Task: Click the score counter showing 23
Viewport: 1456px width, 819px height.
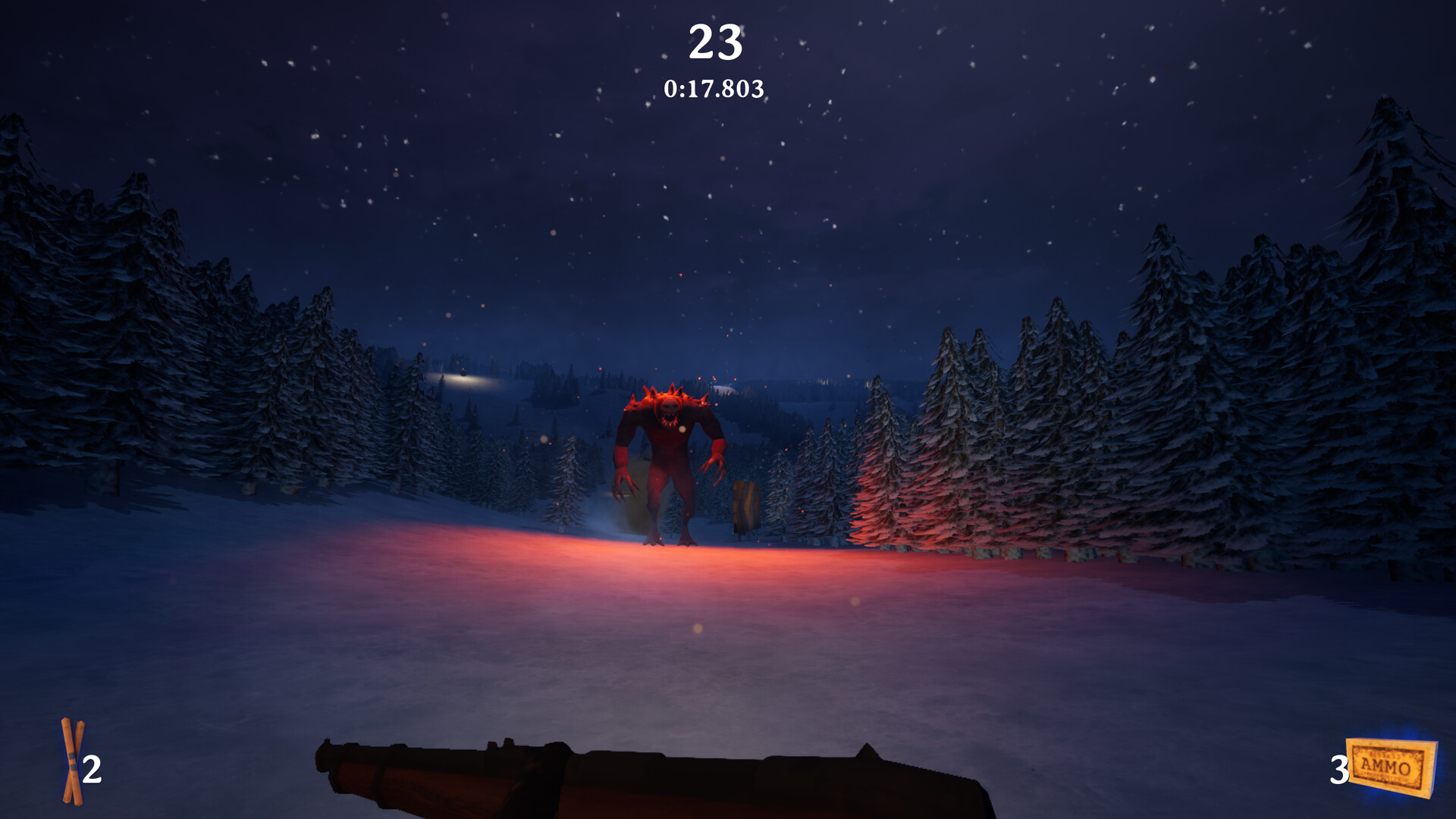Action: (x=716, y=42)
